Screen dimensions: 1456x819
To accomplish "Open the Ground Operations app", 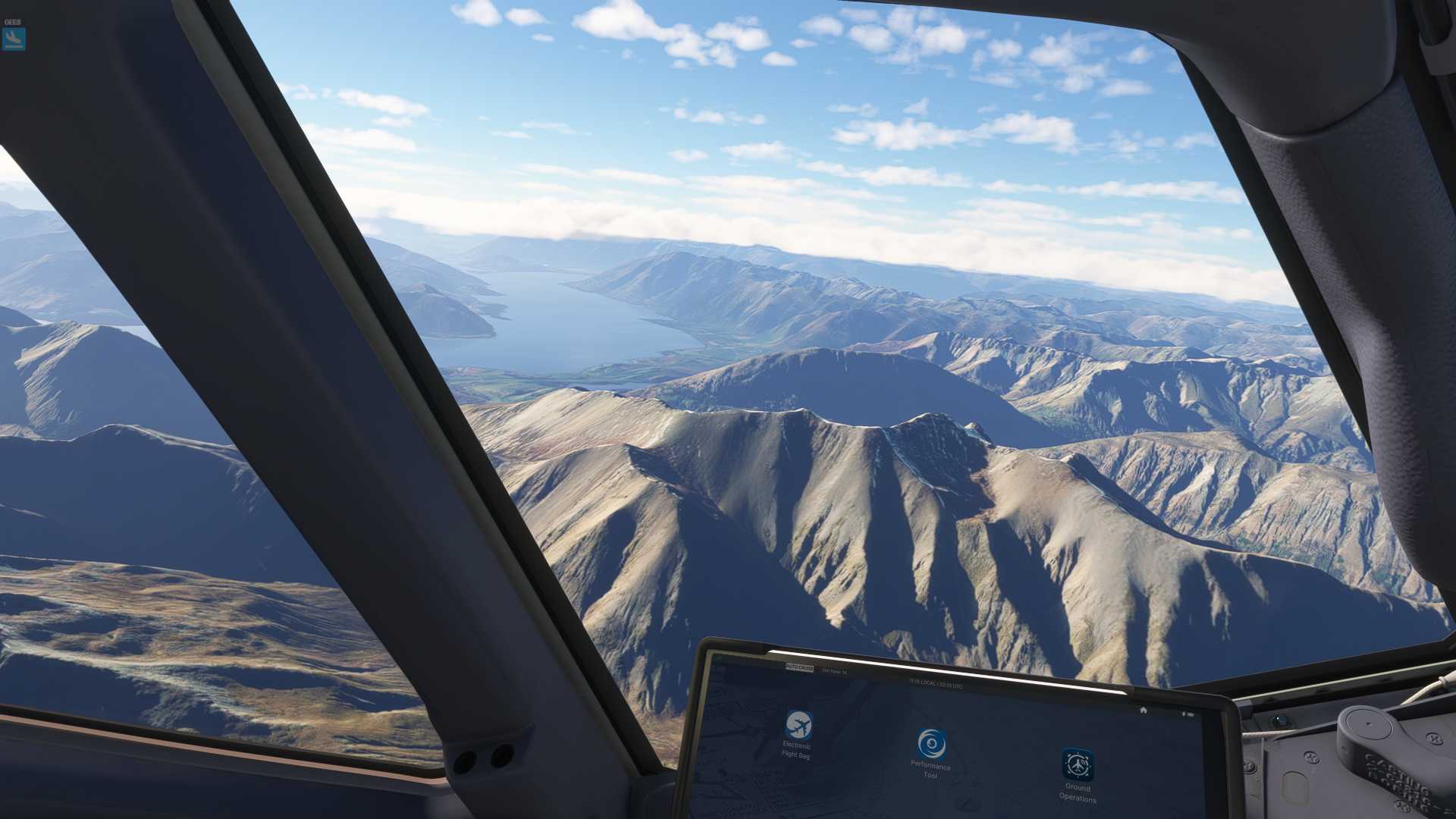I will [1078, 764].
